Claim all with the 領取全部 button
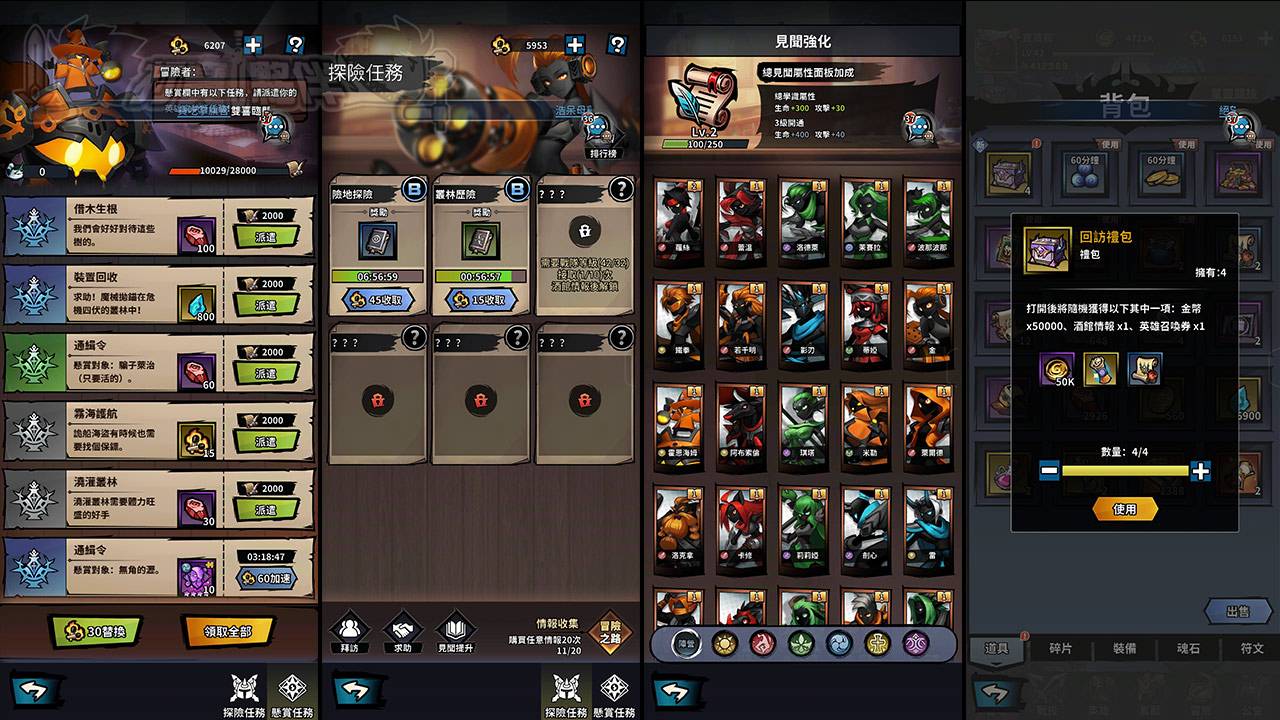The width and height of the screenshot is (1280, 720). 228,631
